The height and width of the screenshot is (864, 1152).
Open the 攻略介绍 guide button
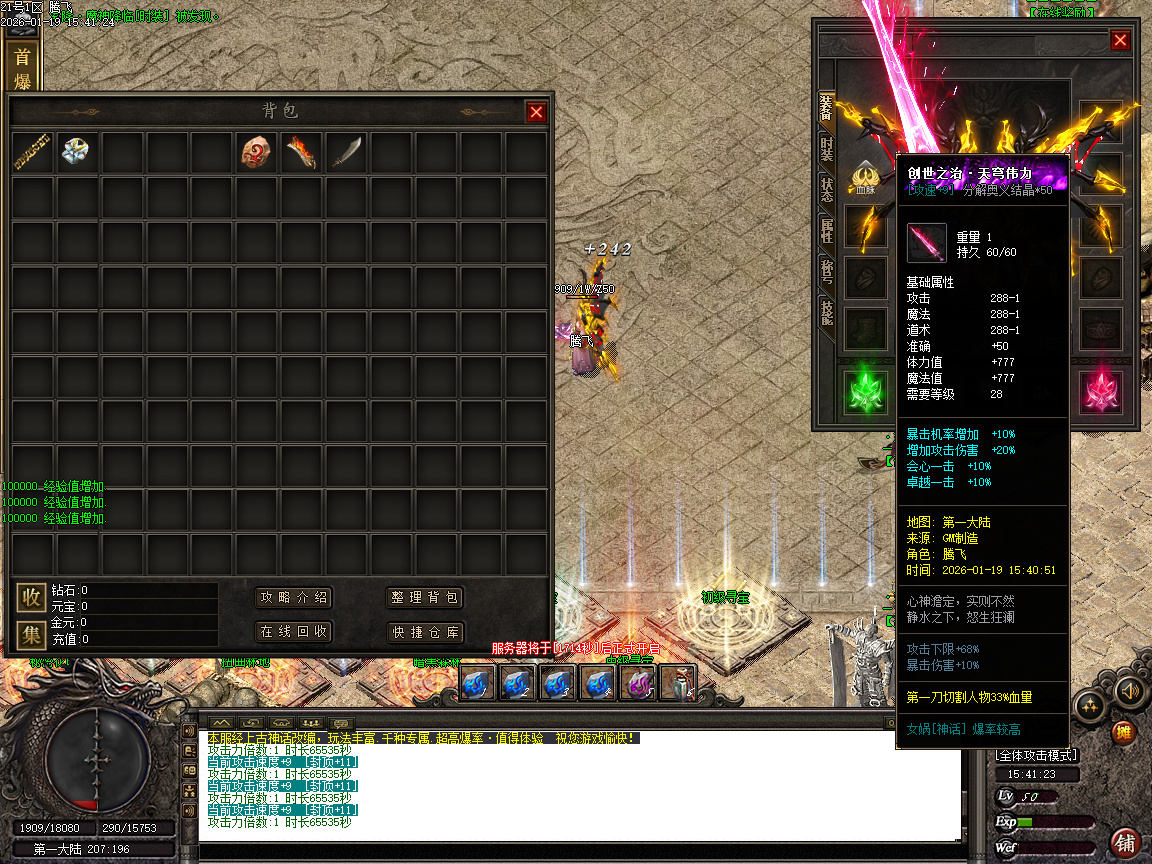tap(294, 598)
